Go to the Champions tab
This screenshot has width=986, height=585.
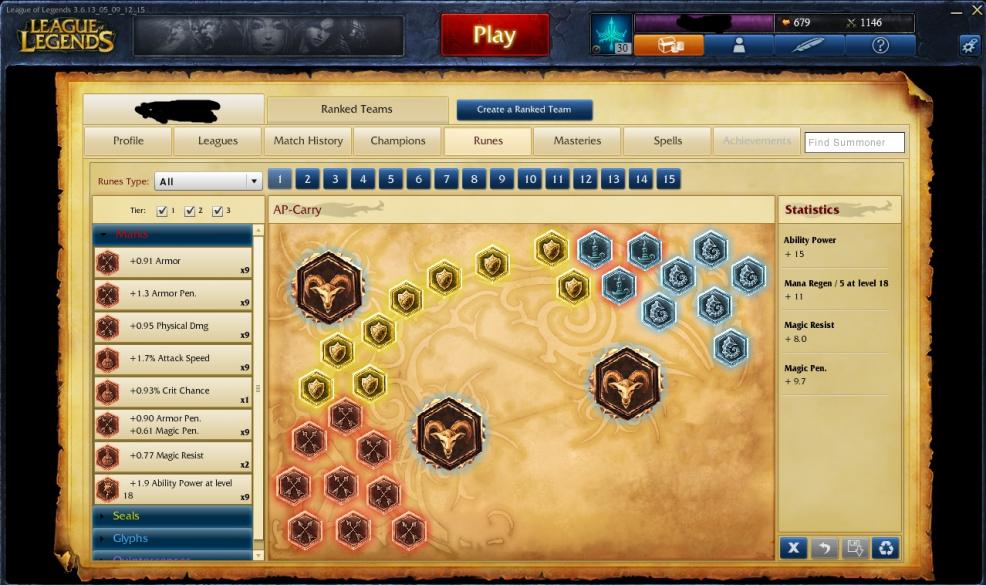398,141
